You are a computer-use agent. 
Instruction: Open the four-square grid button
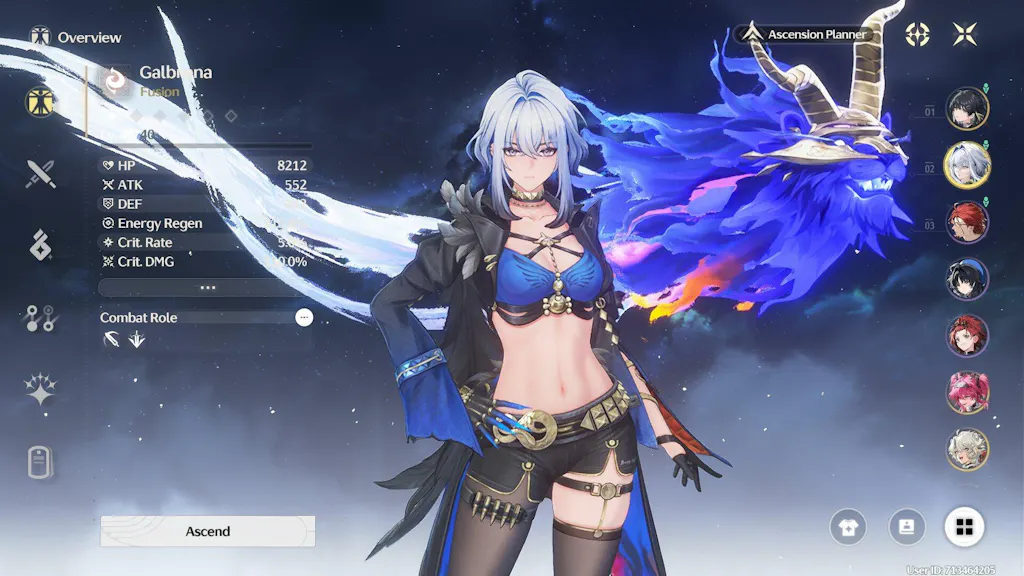(964, 526)
